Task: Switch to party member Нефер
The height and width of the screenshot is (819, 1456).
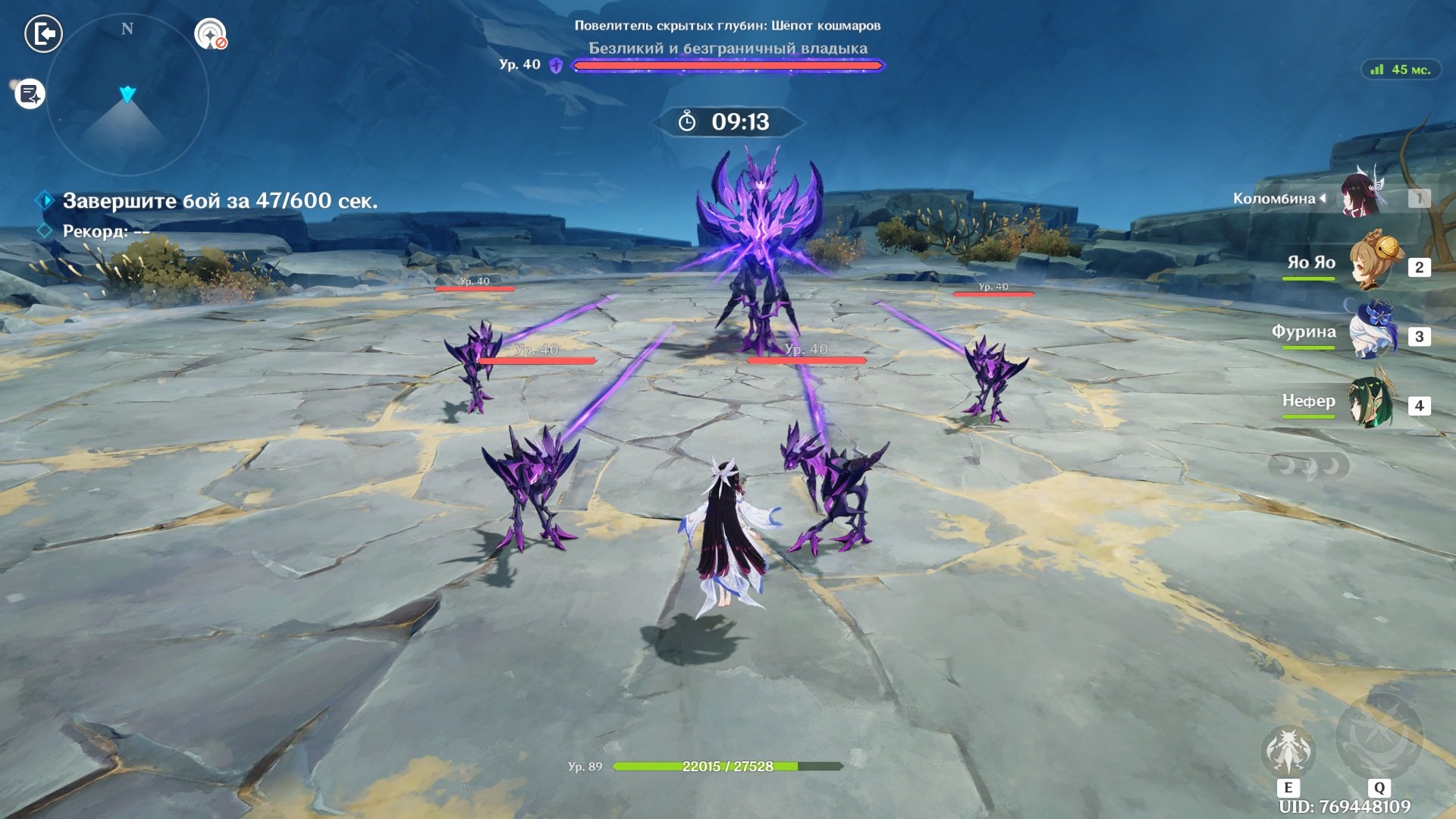Action: click(1373, 402)
